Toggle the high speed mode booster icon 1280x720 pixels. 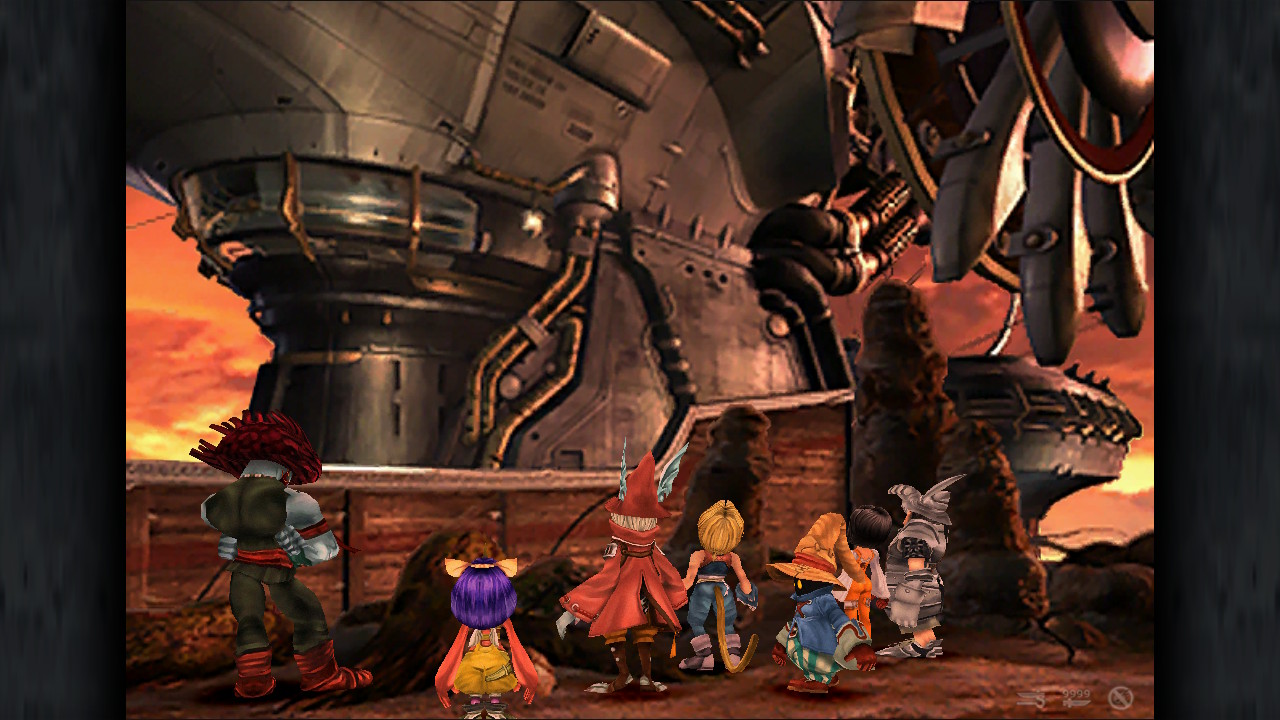[1032, 698]
